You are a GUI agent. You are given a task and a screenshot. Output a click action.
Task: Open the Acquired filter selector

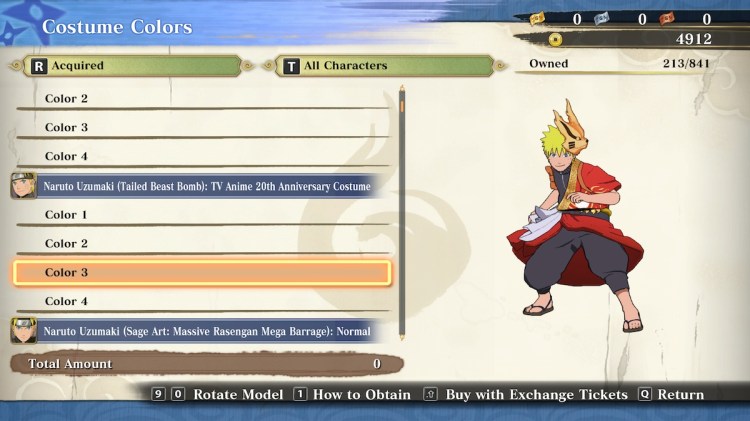[x=126, y=66]
